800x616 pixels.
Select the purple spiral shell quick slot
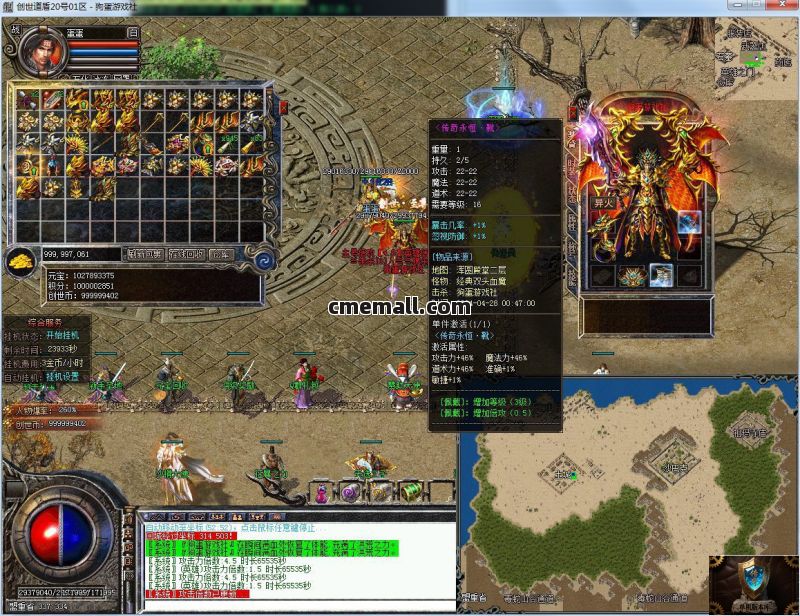[351, 491]
